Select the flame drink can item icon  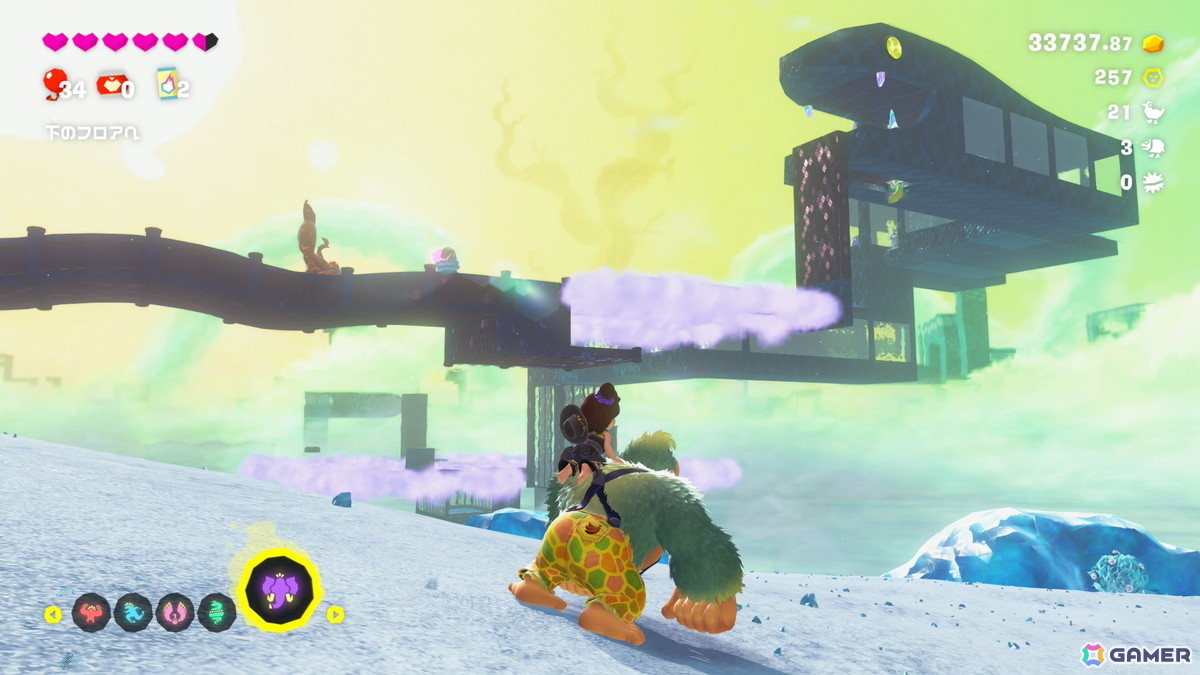(167, 84)
